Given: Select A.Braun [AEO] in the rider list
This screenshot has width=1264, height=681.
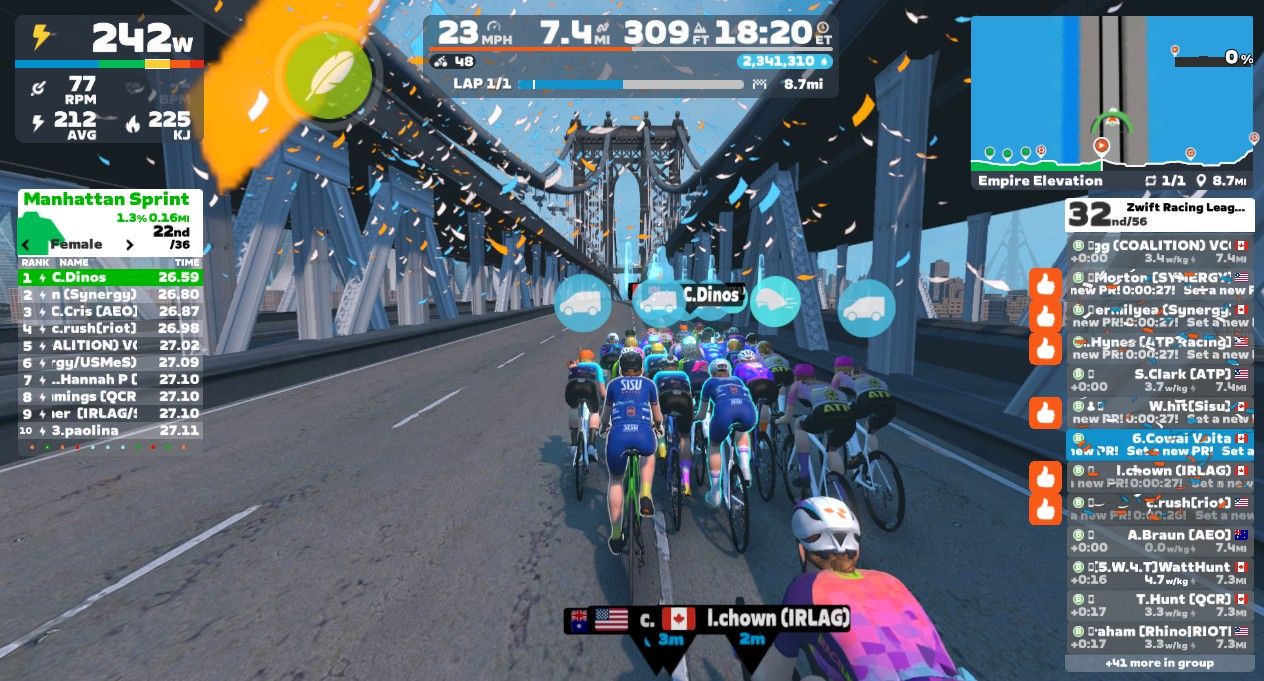Looking at the screenshot, I should tap(1160, 540).
